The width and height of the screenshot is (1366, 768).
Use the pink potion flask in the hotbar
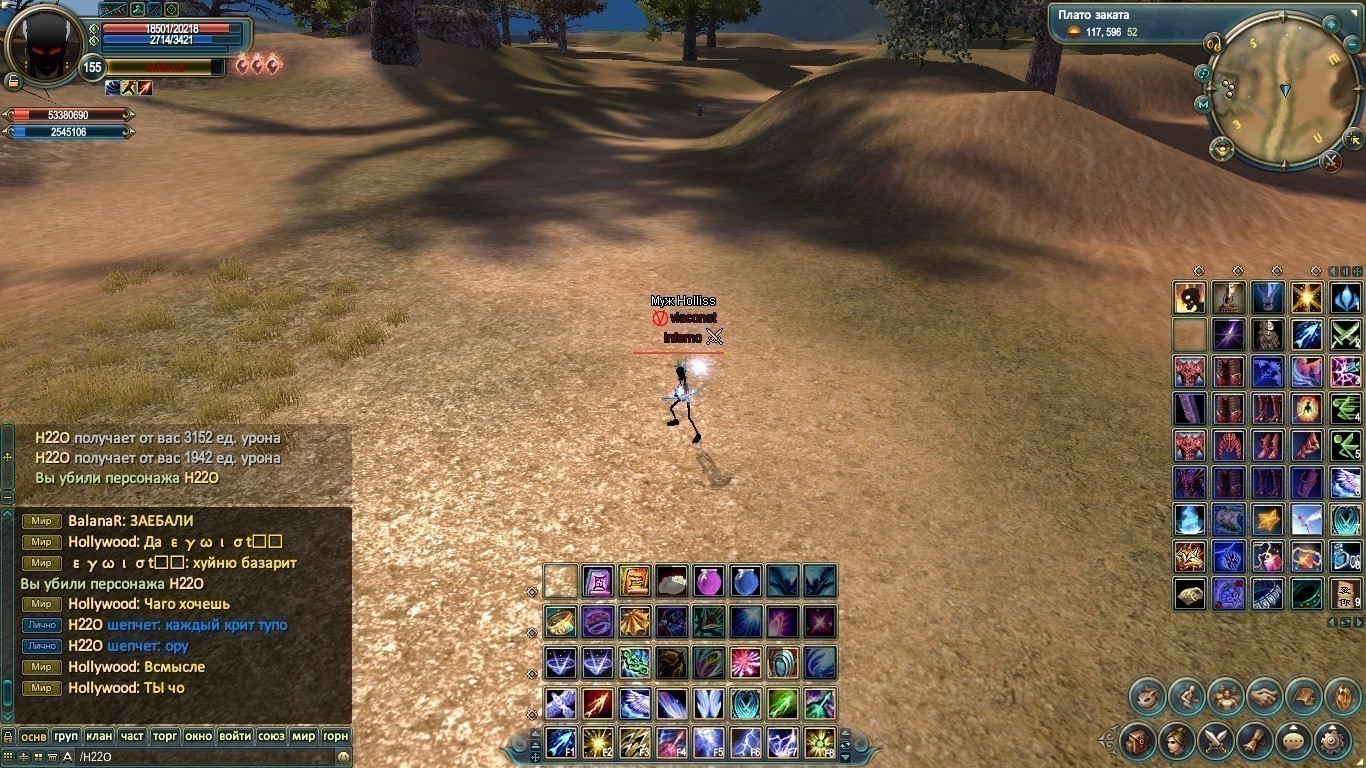pyautogui.click(x=708, y=581)
